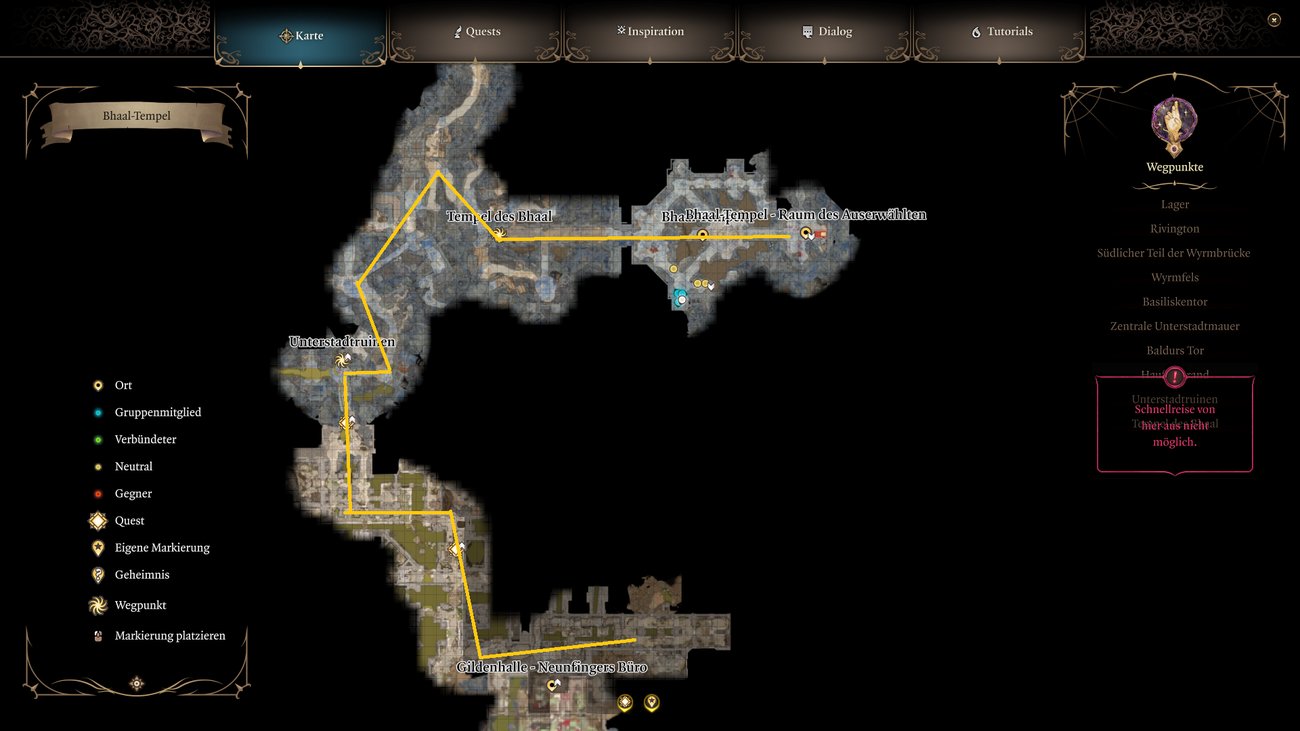Click the cyan Gruppenmitglied marker on the map
Viewport: 1300px width, 731px height.
[x=679, y=297]
